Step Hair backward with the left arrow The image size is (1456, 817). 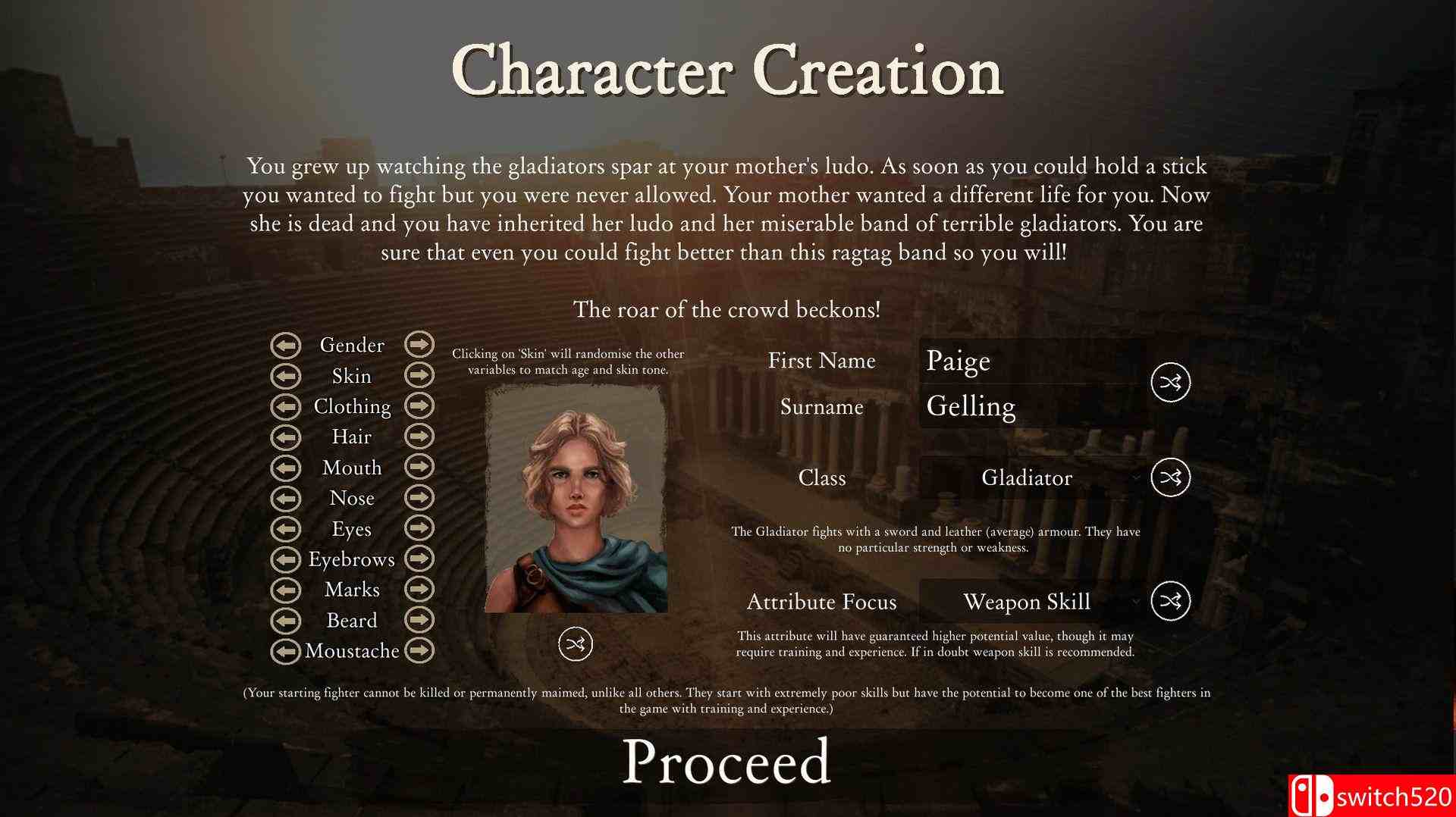pos(286,437)
